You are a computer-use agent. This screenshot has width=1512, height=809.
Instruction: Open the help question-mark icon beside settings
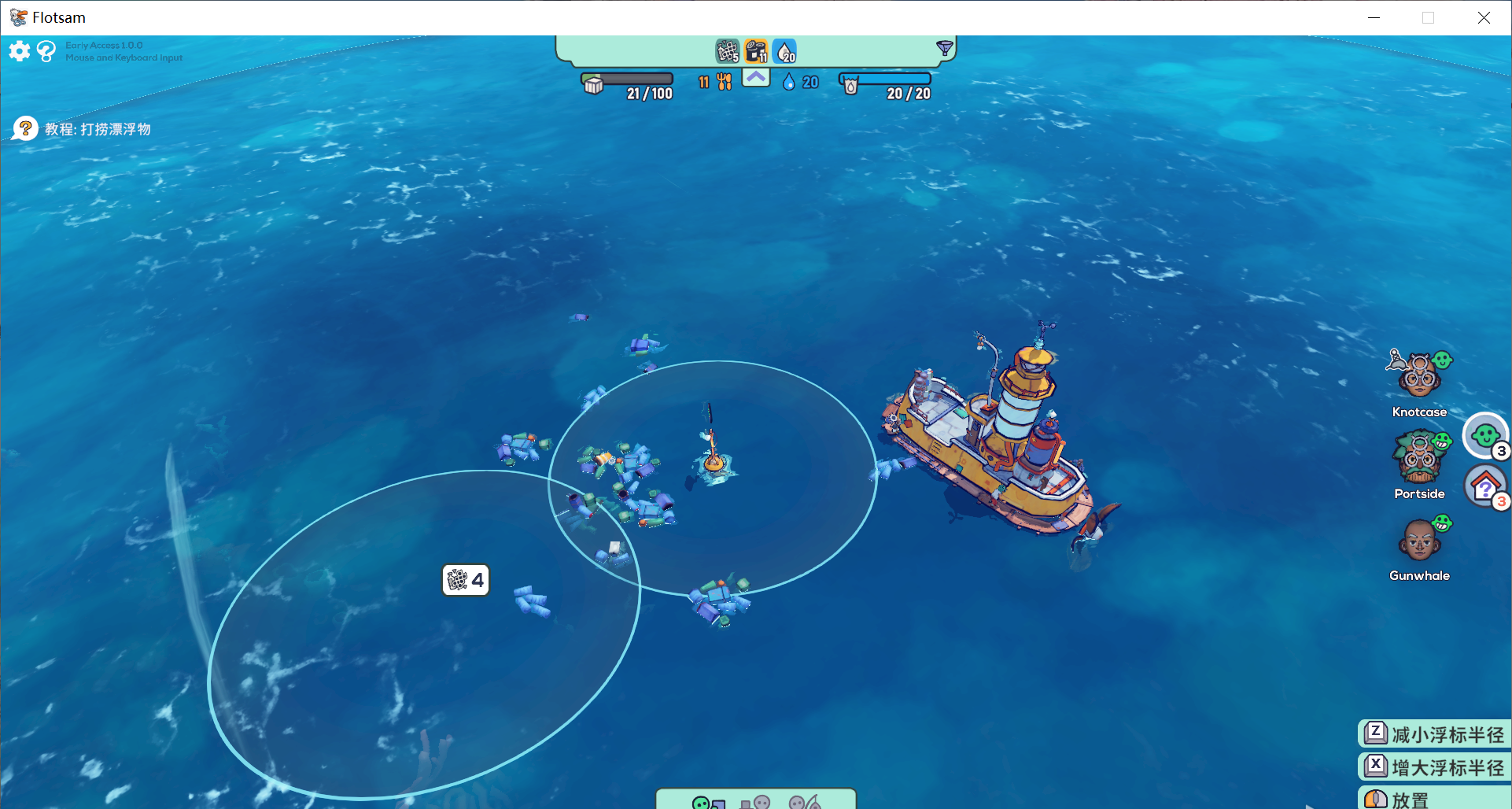[x=46, y=51]
